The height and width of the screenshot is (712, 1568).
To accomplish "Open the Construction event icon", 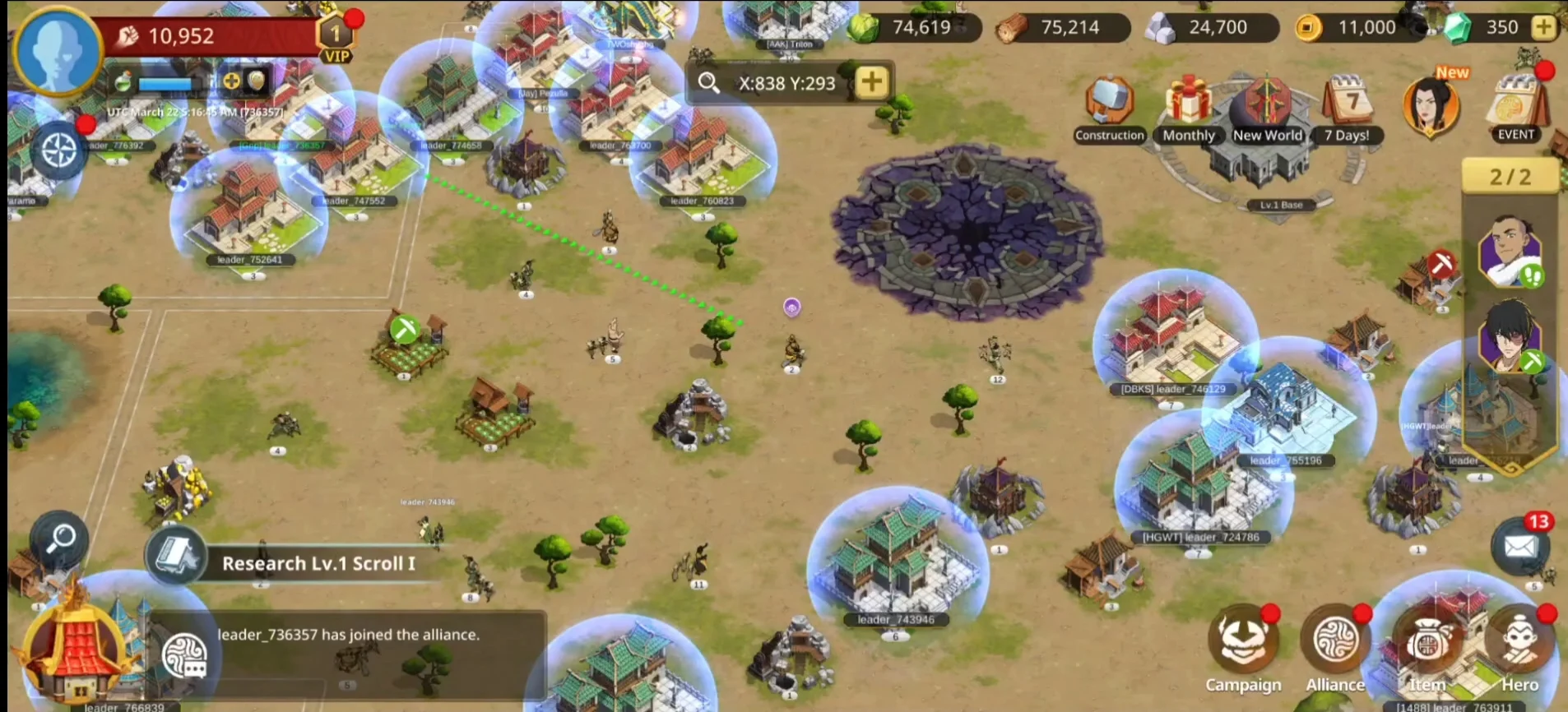I will coord(1109,109).
